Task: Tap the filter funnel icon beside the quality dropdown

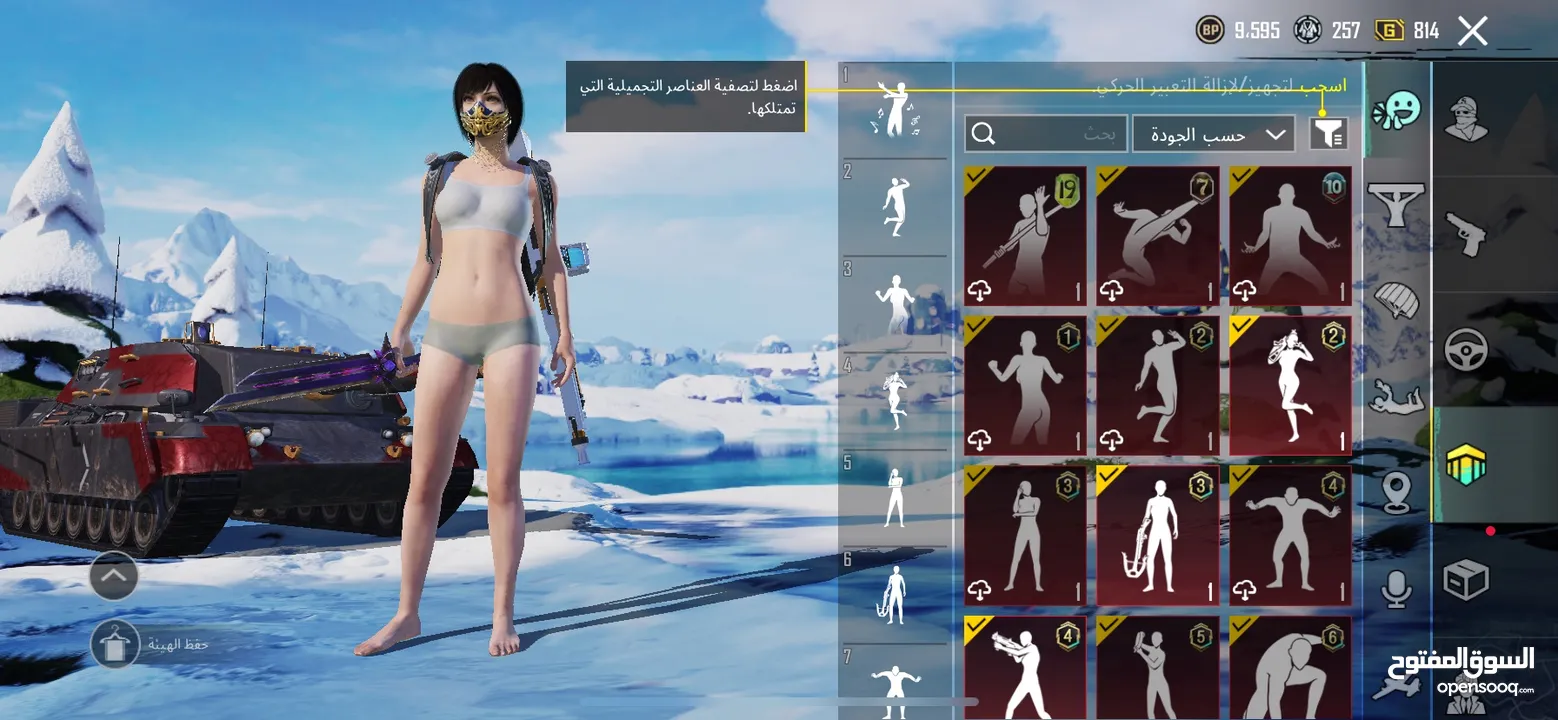Action: click(1329, 133)
